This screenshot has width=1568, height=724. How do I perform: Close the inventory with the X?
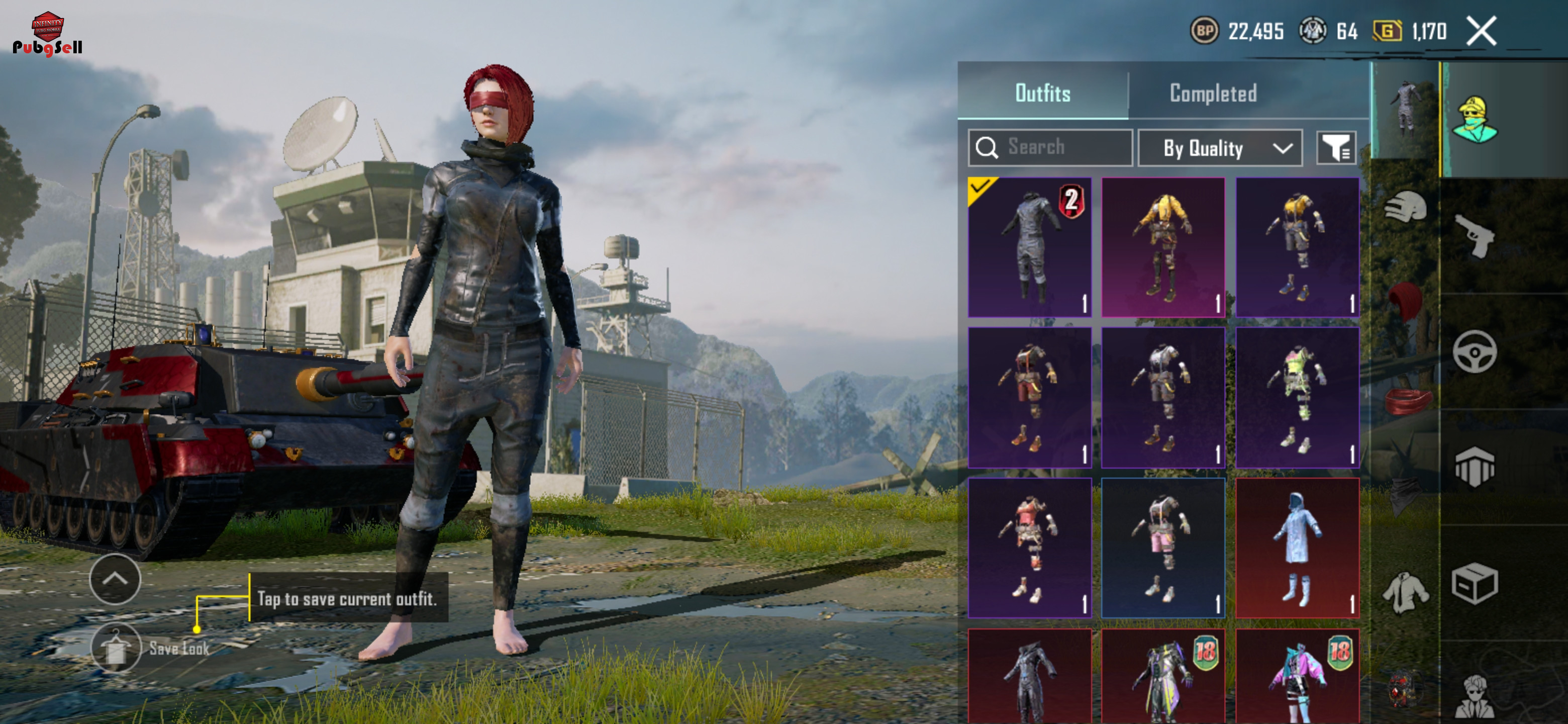(1481, 31)
